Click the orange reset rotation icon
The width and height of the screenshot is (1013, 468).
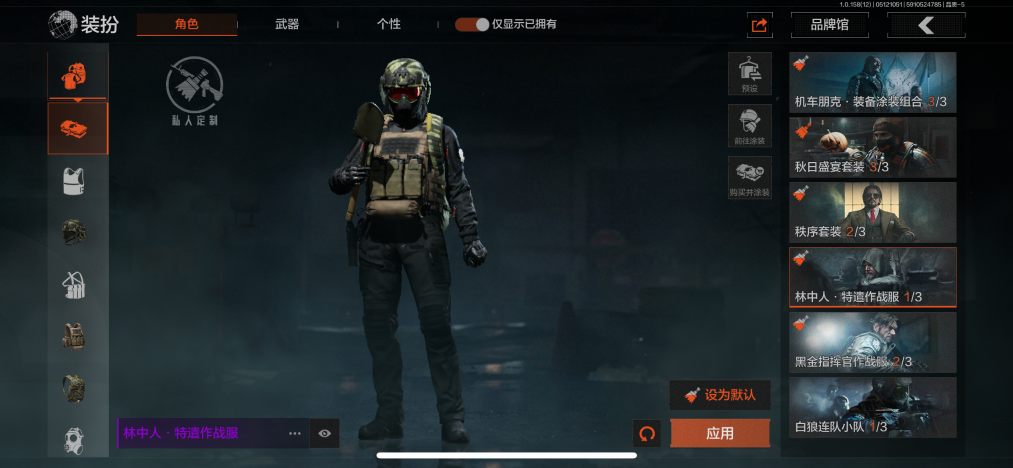pos(647,433)
